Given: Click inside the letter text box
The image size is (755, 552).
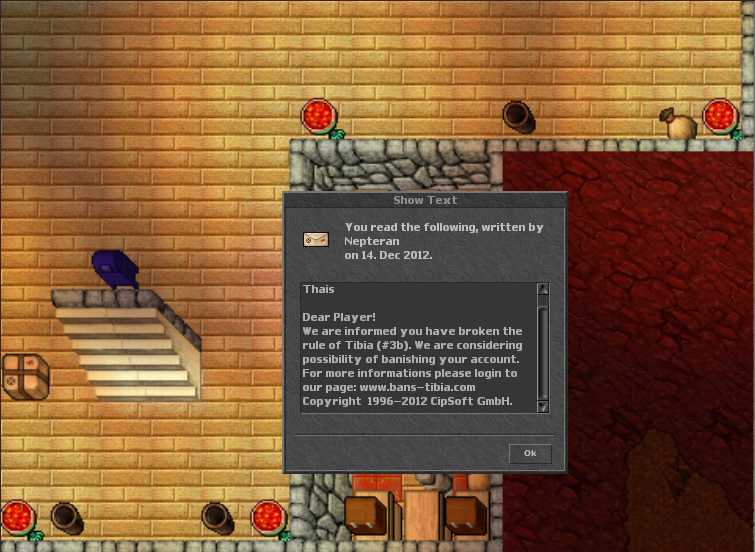Looking at the screenshot, I should [x=418, y=348].
